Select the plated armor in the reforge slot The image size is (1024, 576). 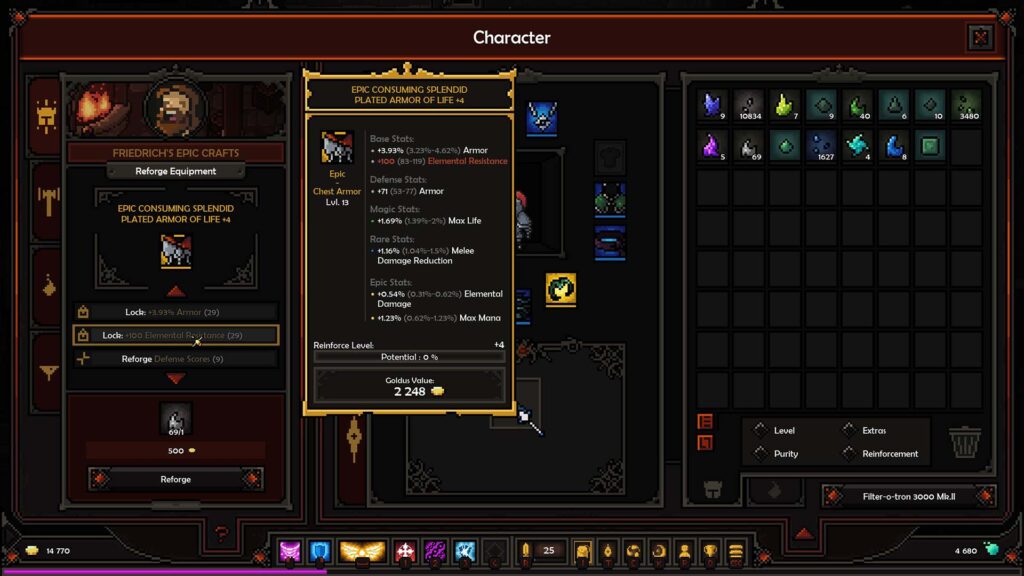click(x=176, y=252)
